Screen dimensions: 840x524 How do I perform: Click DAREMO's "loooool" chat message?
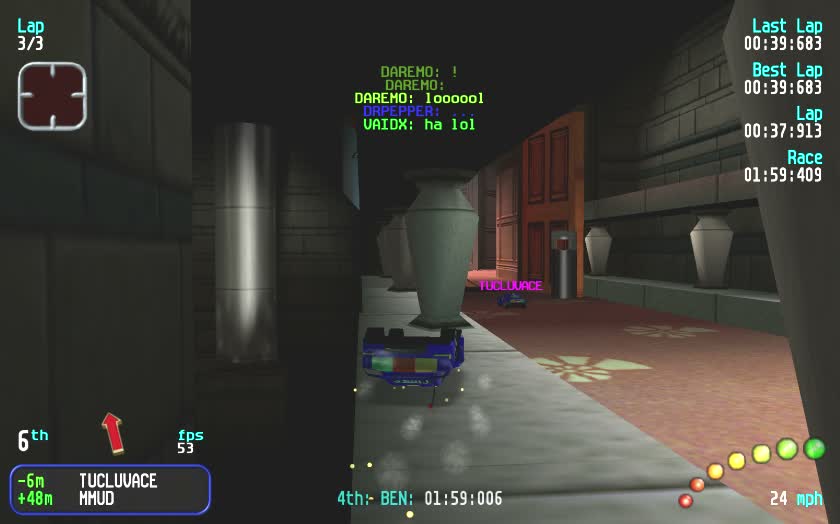tap(419, 98)
